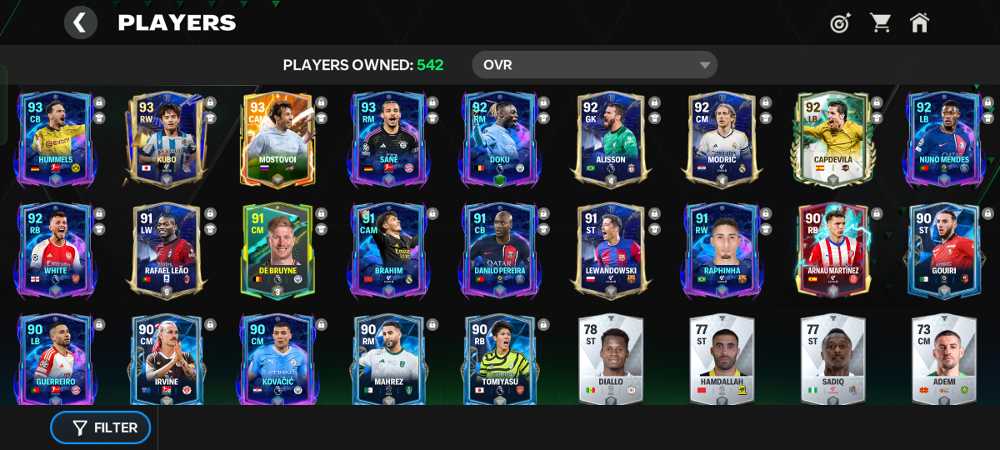Image resolution: width=1000 pixels, height=450 pixels.
Task: Open the shopping cart store
Action: pos(880,22)
